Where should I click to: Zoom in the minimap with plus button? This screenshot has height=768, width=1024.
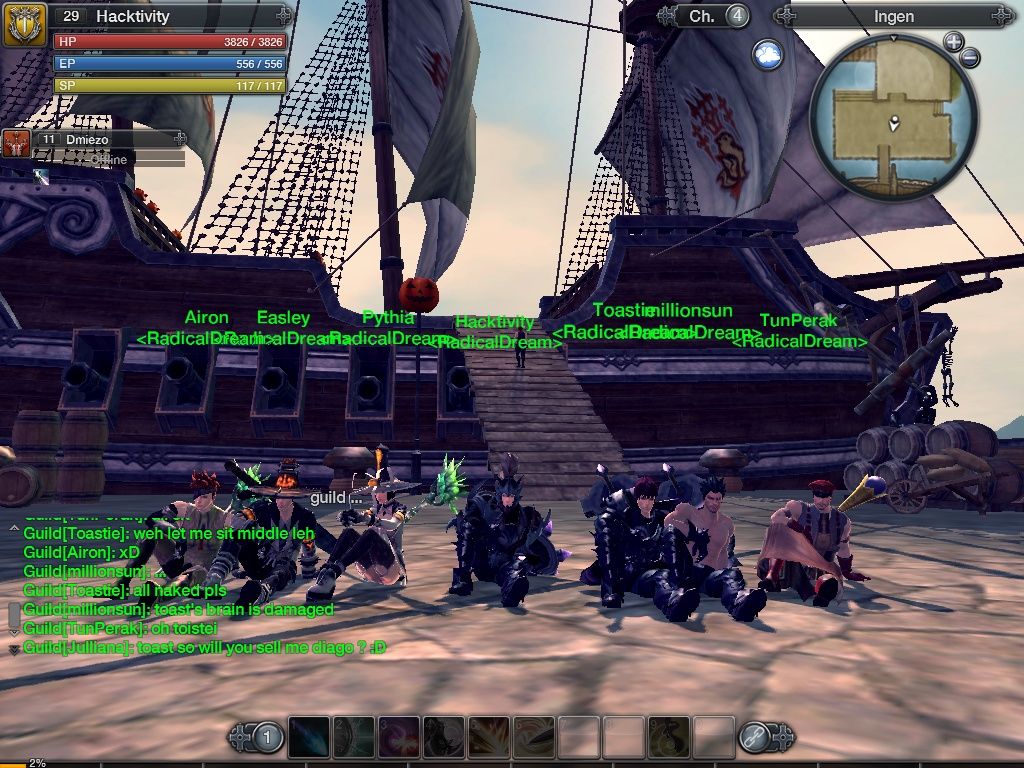[953, 42]
